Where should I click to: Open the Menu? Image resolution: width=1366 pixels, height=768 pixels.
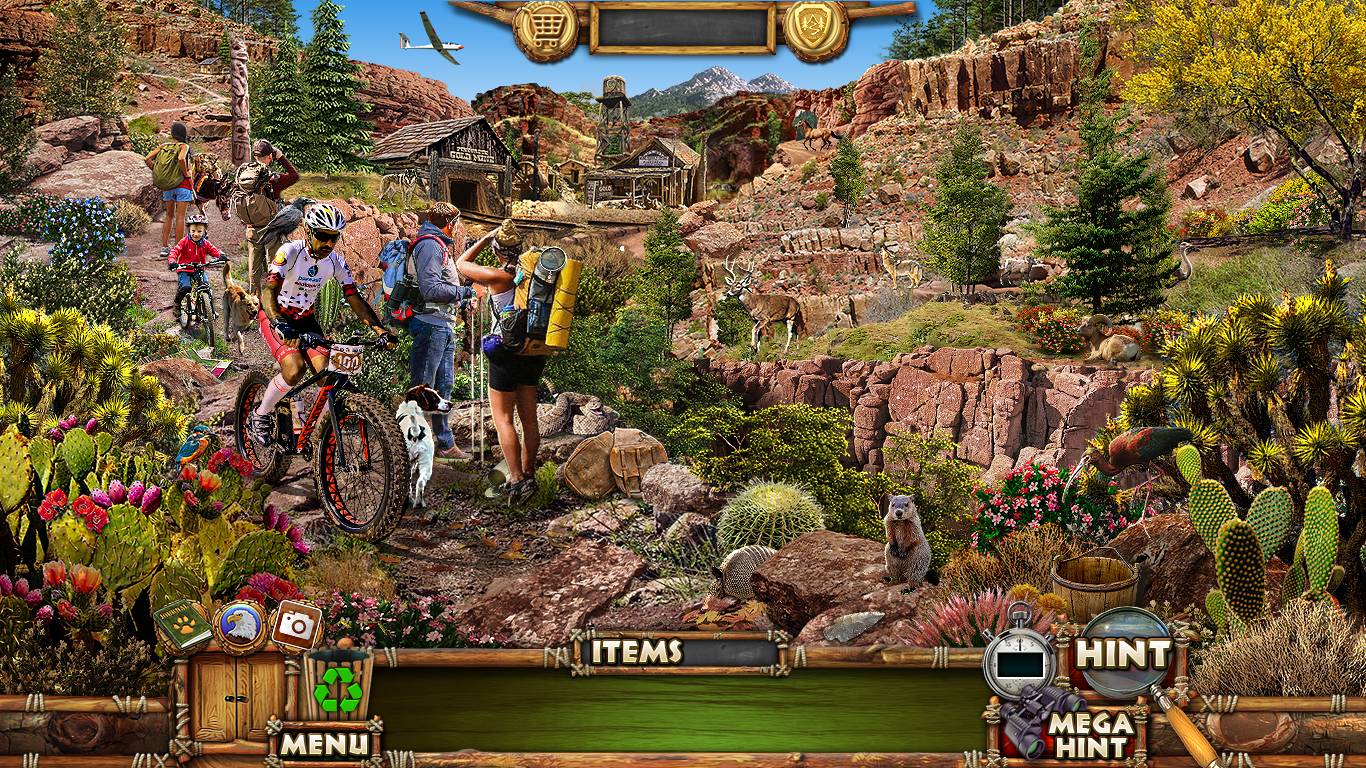point(324,743)
